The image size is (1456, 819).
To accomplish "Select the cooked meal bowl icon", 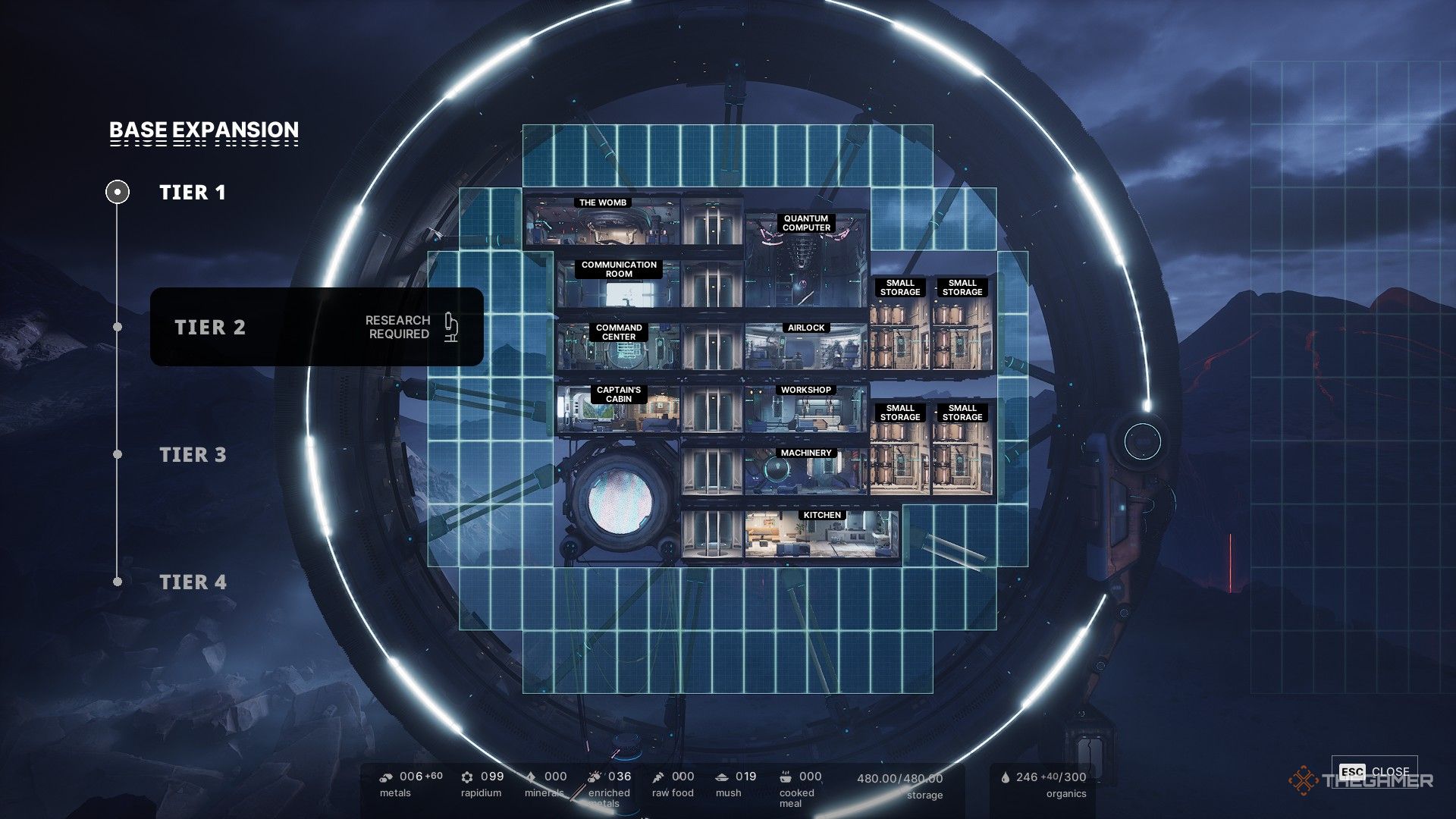I will point(784,777).
